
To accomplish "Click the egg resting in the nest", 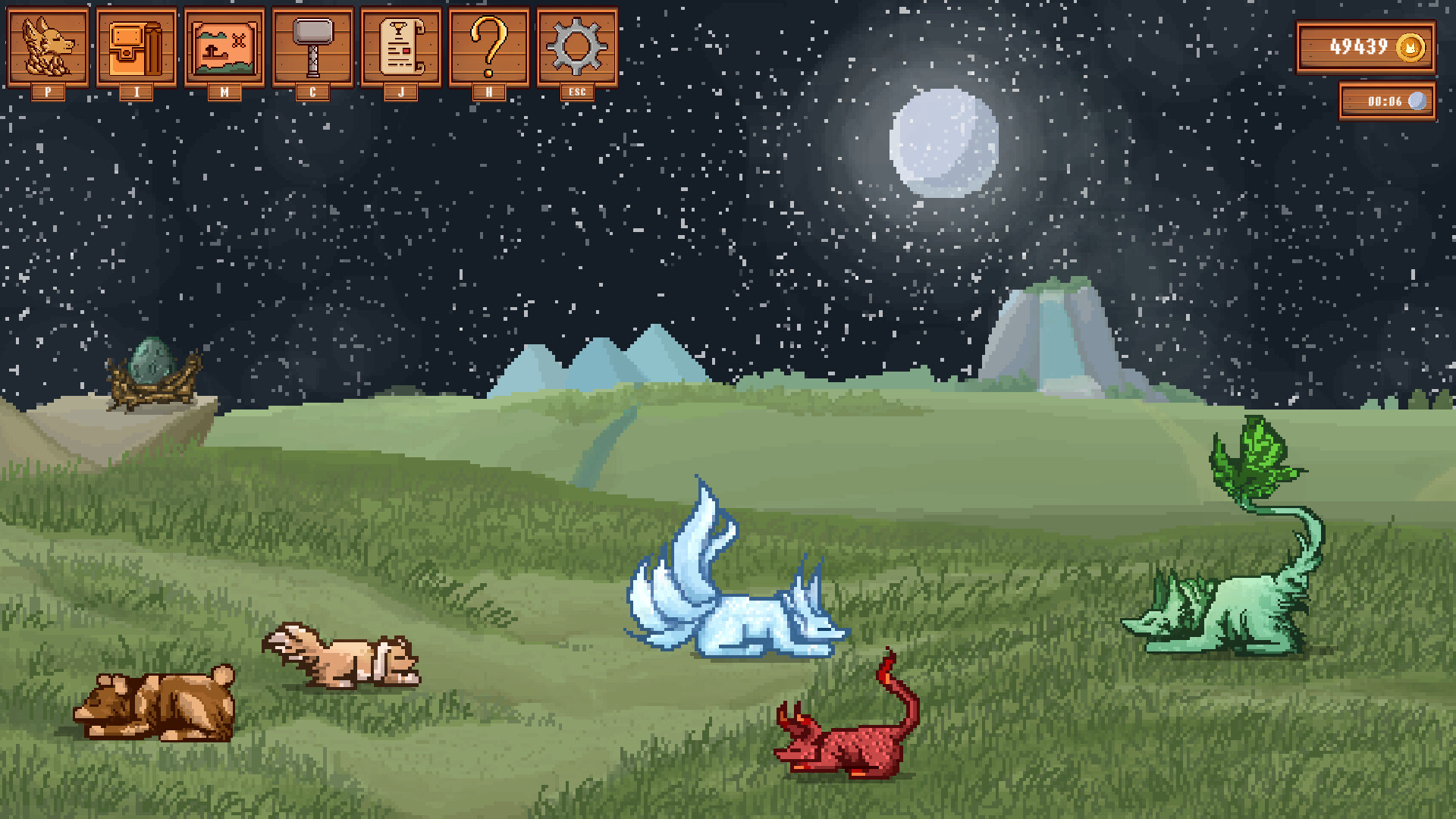I will (152, 360).
